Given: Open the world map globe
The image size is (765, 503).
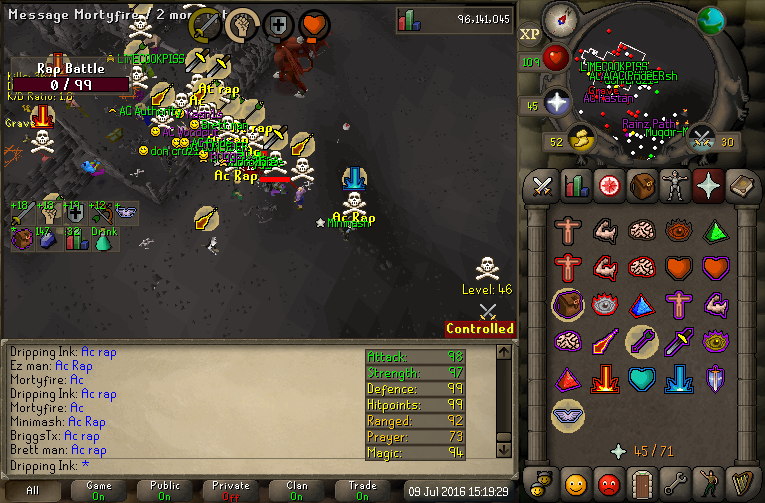Looking at the screenshot, I should (x=712, y=20).
